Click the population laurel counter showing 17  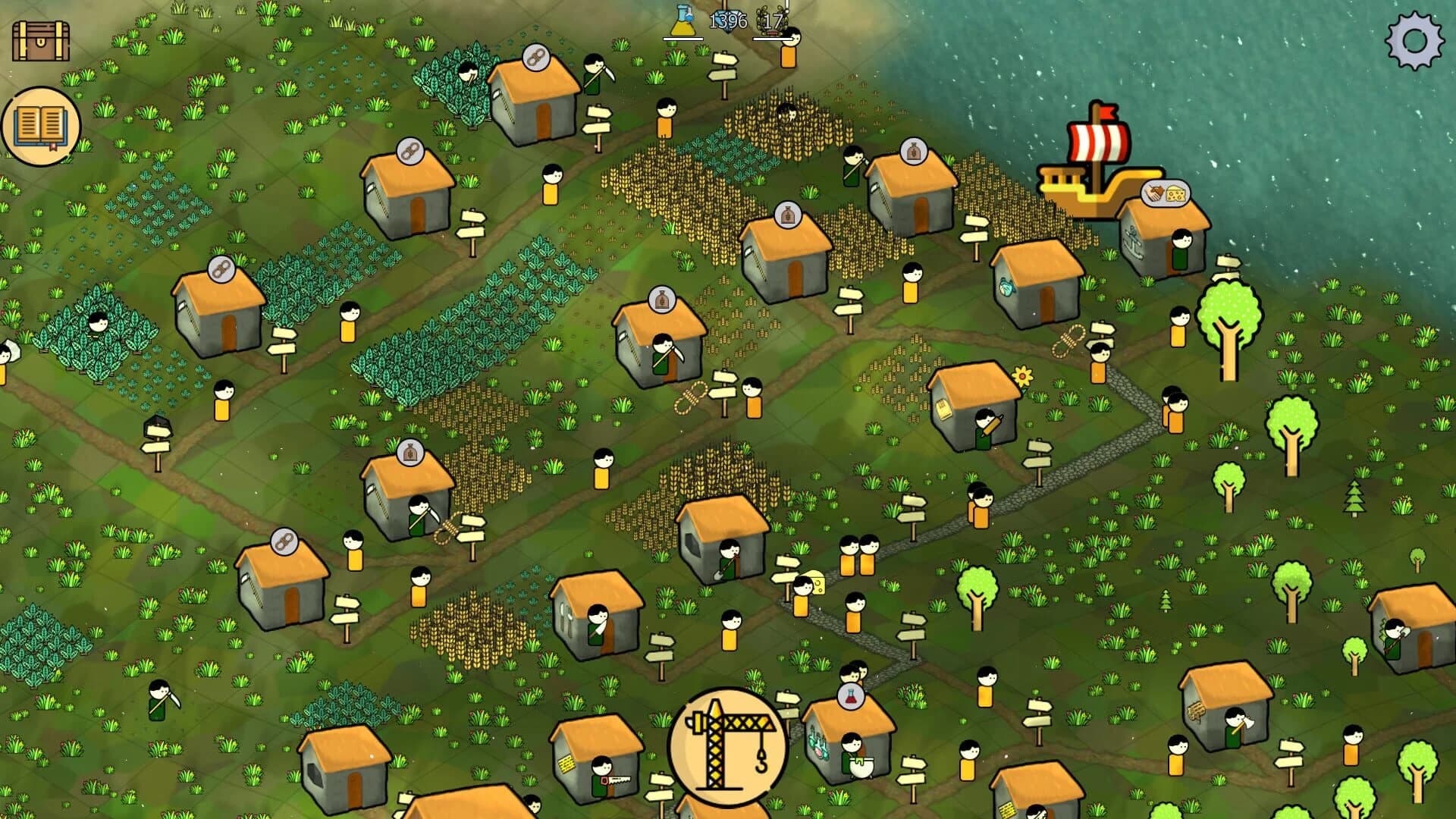[x=770, y=21]
